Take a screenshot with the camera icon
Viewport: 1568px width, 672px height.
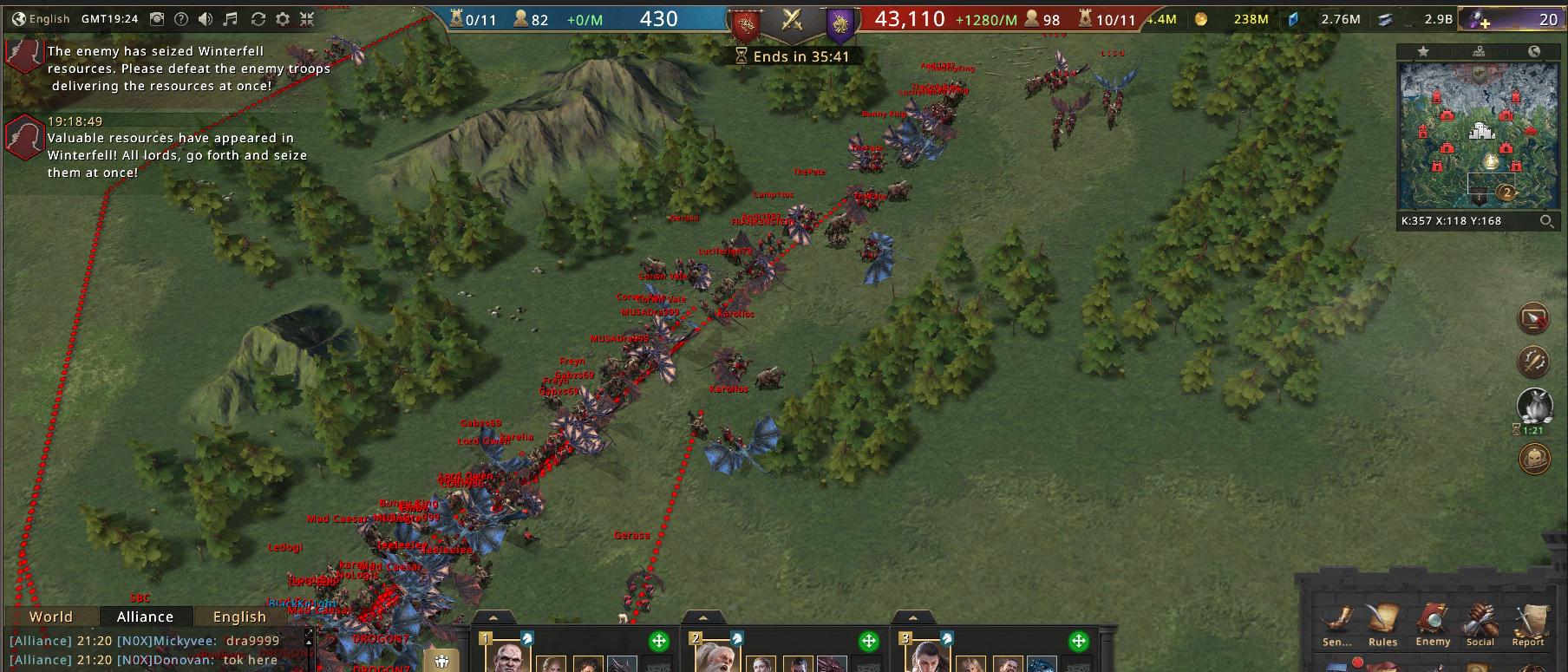click(x=157, y=18)
